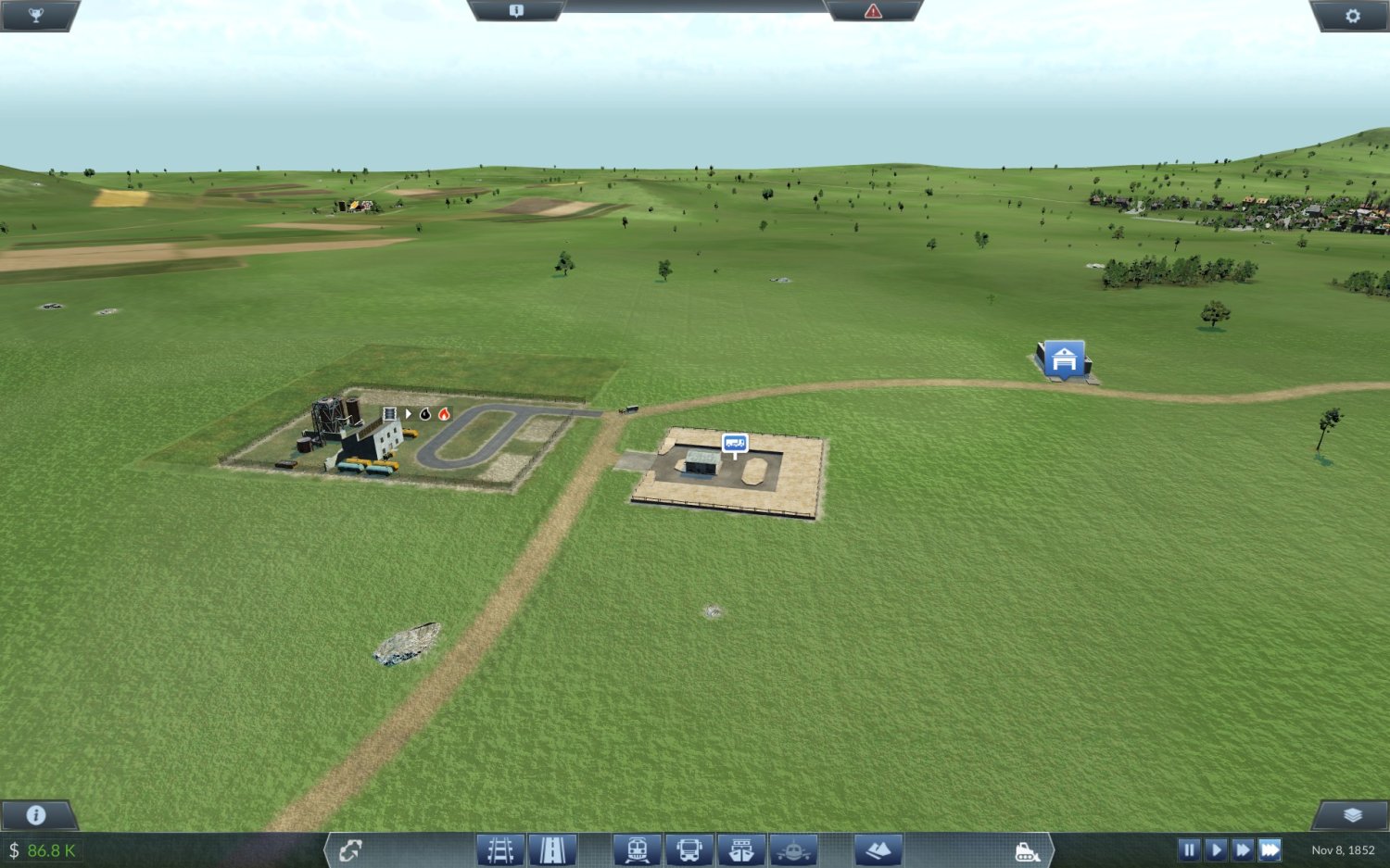This screenshot has height=868, width=1390.
Task: Open the achievements trophy menu
Action: tap(37, 13)
